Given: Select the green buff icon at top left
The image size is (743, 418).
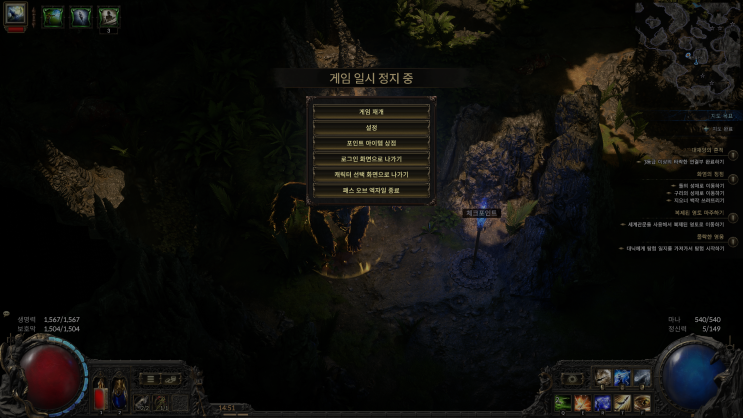Looking at the screenshot, I should pyautogui.click(x=52, y=17).
